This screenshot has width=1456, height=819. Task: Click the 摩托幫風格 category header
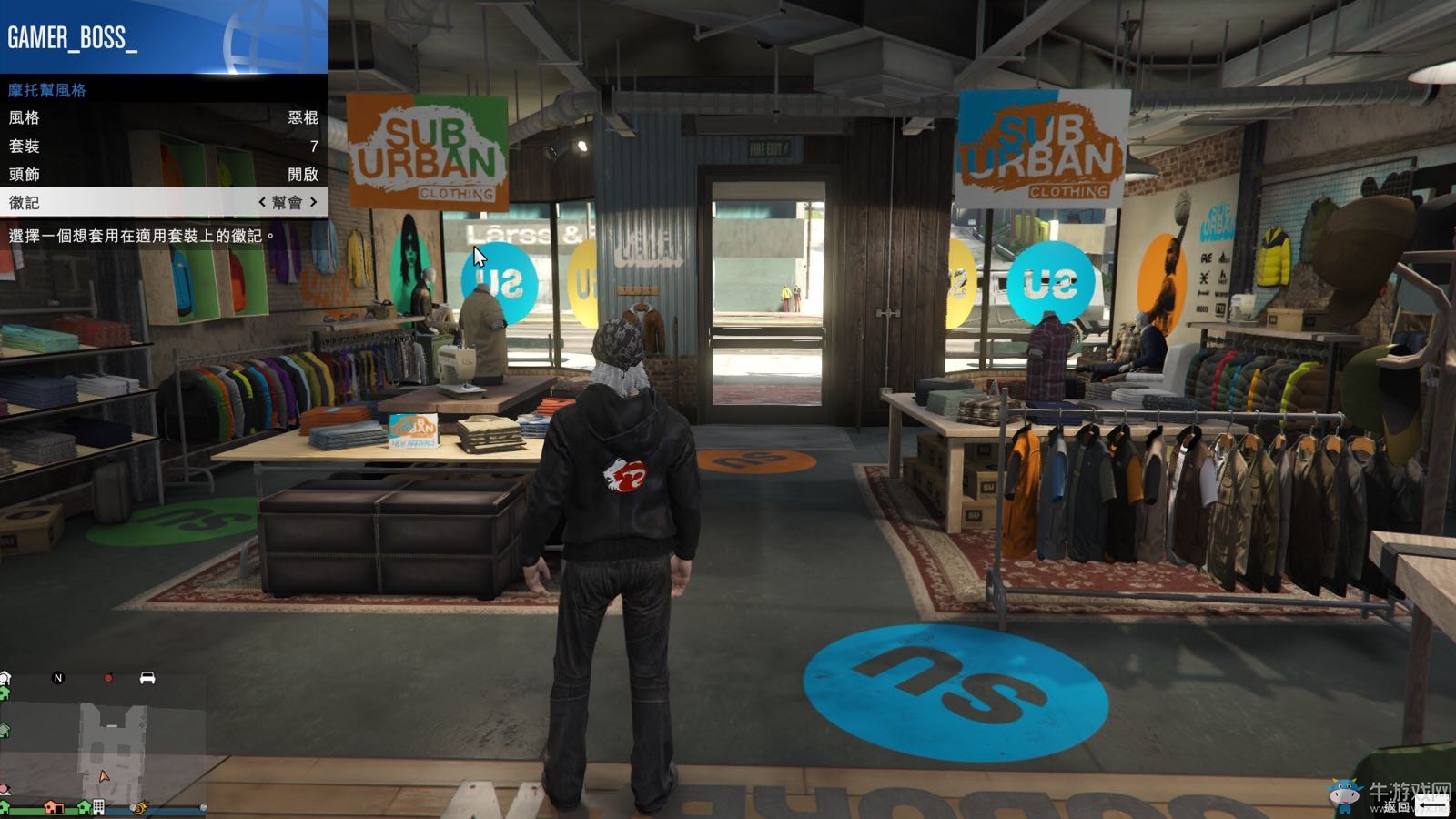pos(45,92)
